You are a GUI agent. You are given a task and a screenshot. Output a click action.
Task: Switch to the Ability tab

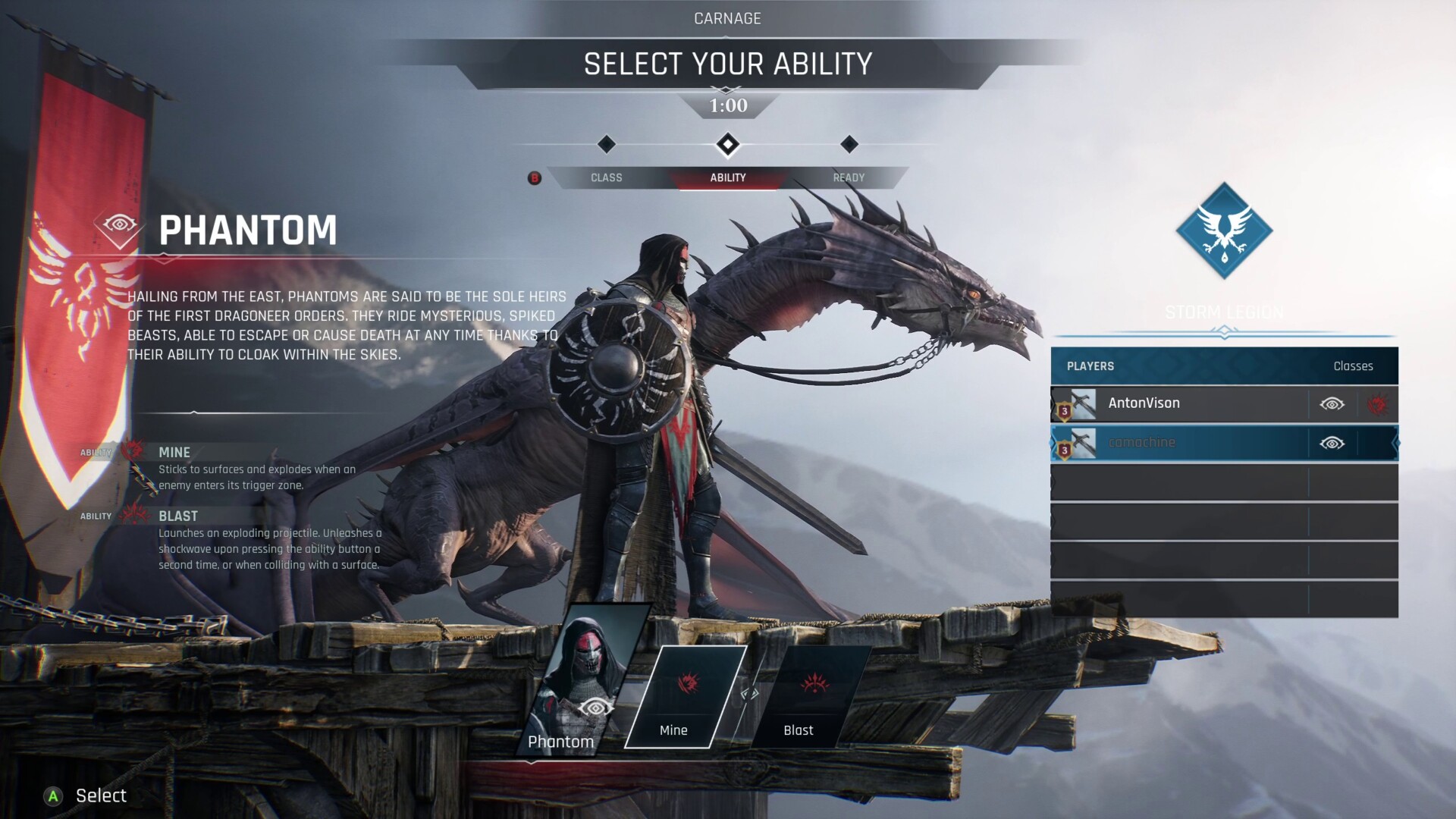coord(728,177)
